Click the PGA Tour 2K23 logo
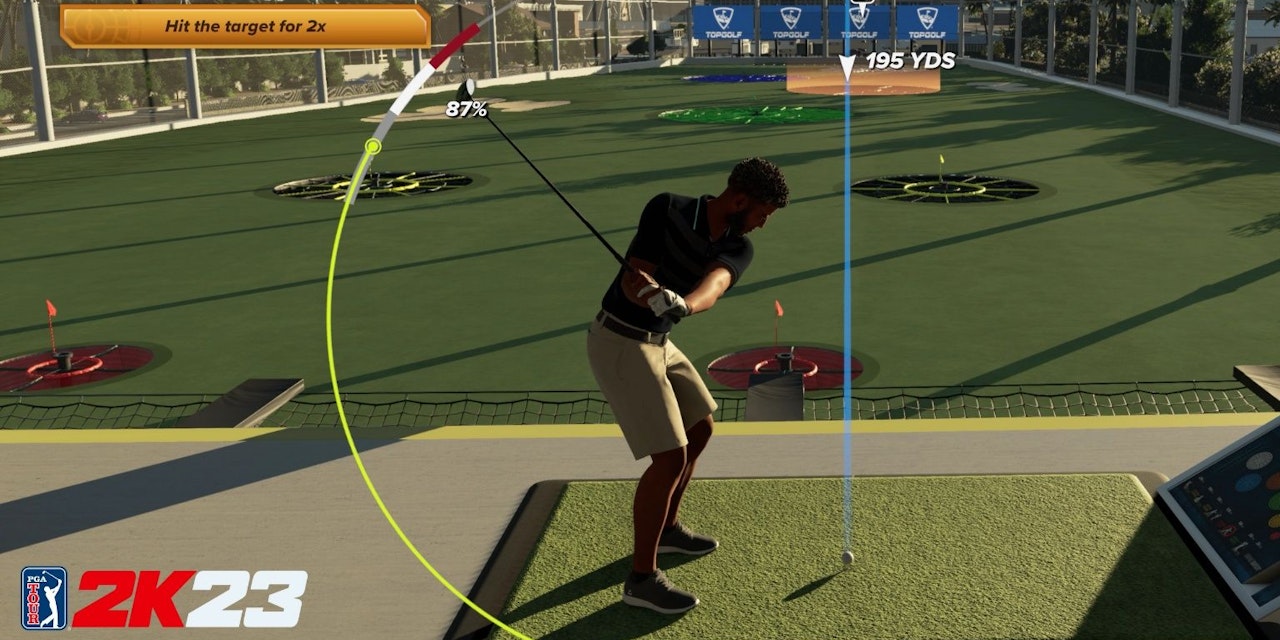1280x640 pixels. point(164,598)
